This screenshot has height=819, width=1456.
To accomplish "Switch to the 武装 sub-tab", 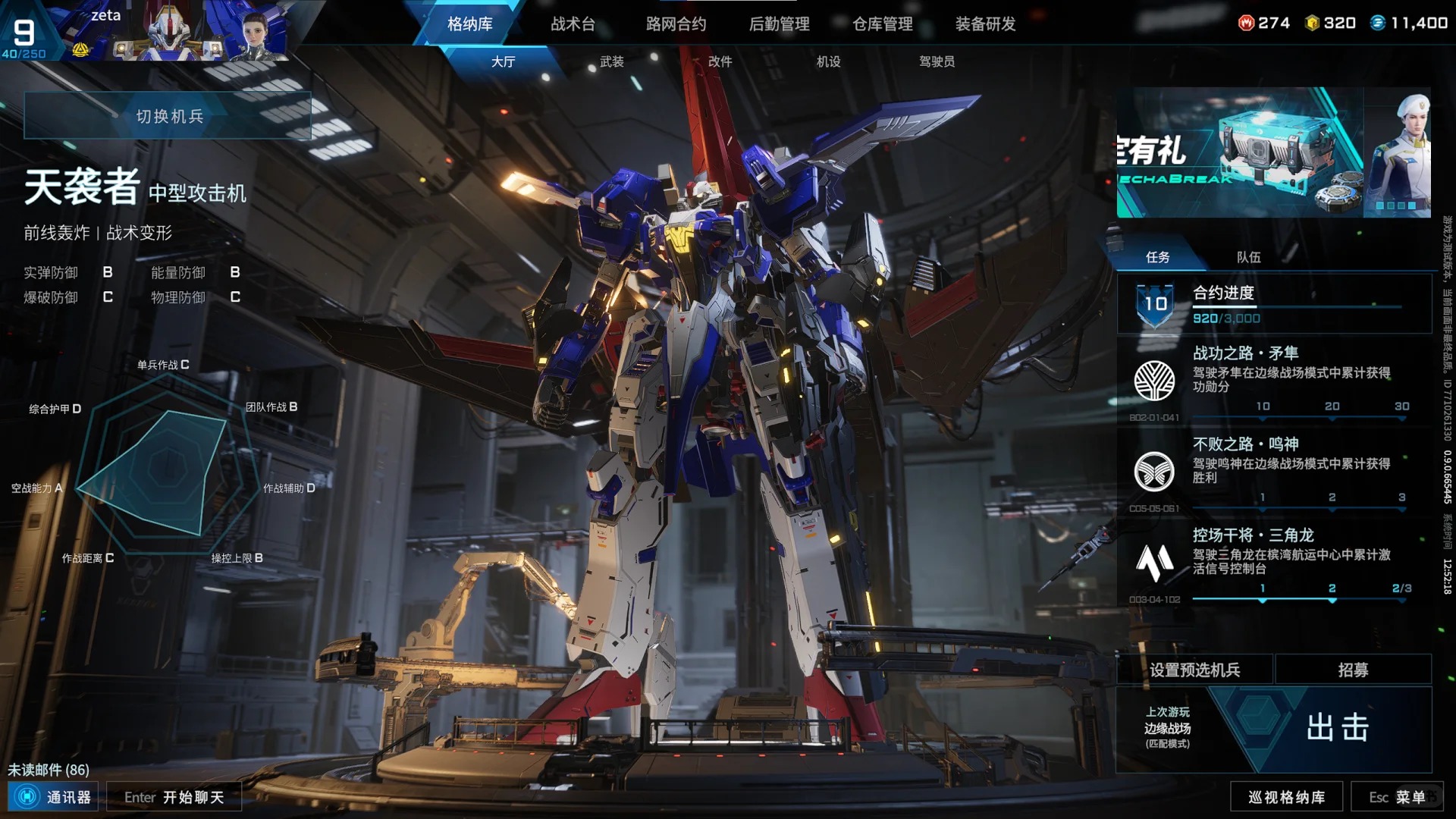I will [x=611, y=61].
